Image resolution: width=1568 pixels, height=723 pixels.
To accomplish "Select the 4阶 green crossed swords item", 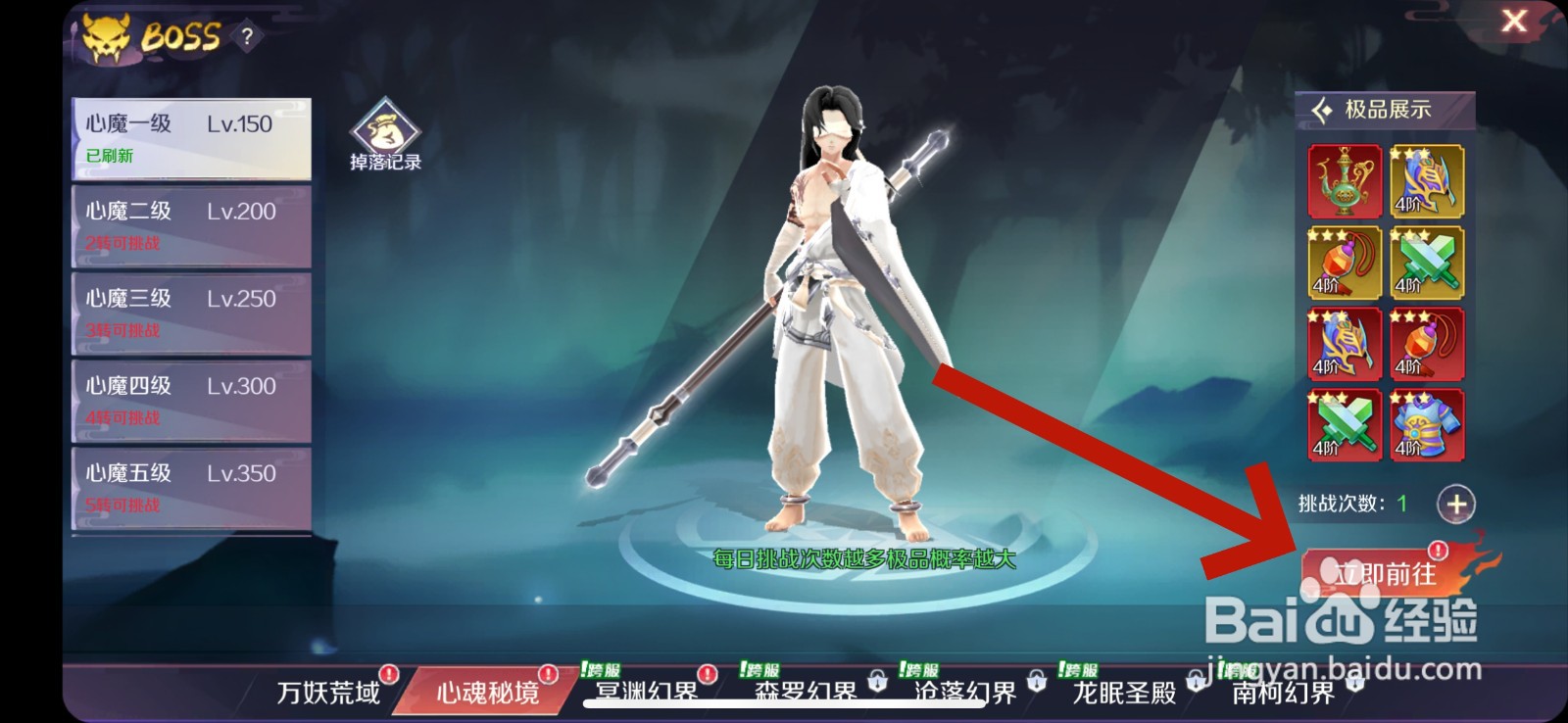I will 1428,263.
